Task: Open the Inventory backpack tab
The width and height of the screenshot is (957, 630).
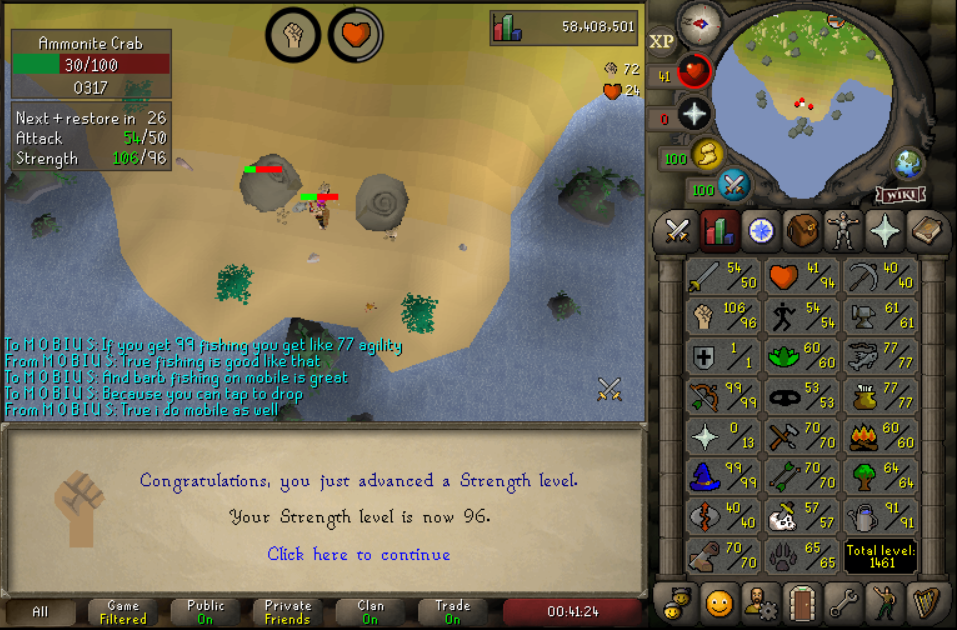Action: coord(802,231)
